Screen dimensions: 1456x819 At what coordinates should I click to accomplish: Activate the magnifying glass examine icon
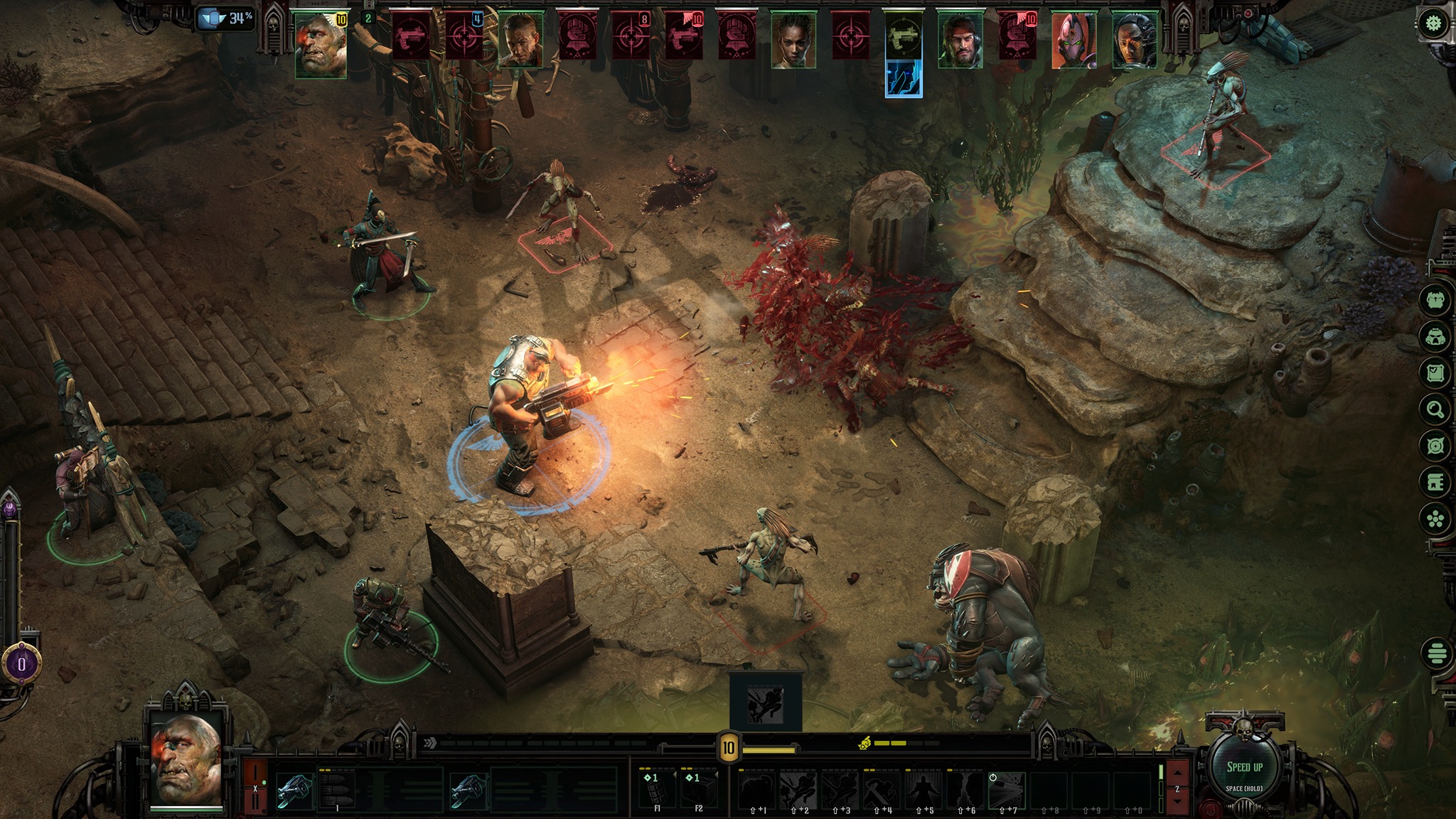pyautogui.click(x=1437, y=408)
